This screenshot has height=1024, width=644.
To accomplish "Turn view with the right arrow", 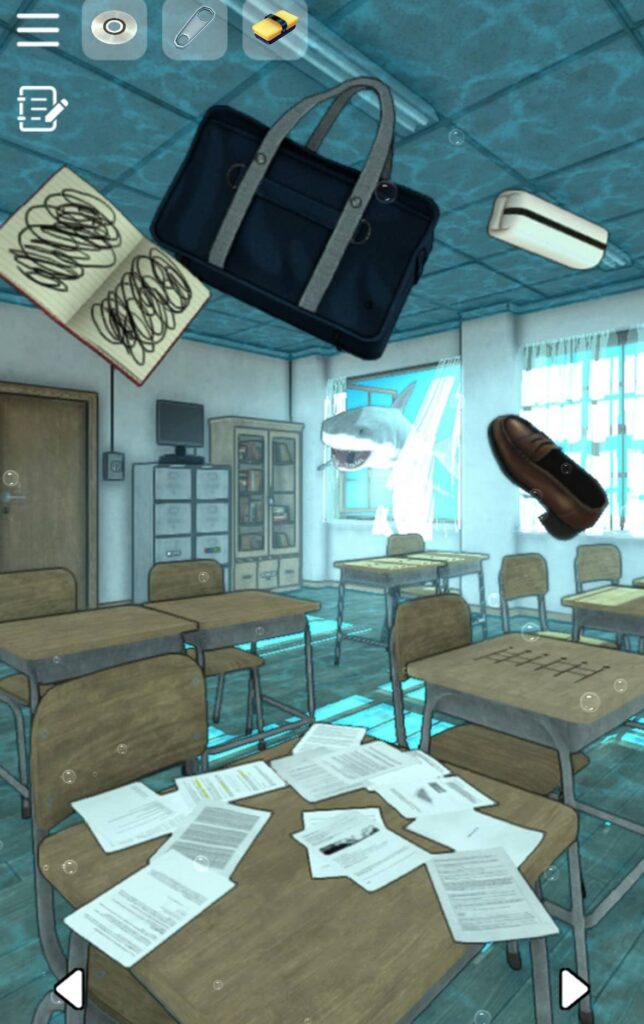I will [x=573, y=988].
